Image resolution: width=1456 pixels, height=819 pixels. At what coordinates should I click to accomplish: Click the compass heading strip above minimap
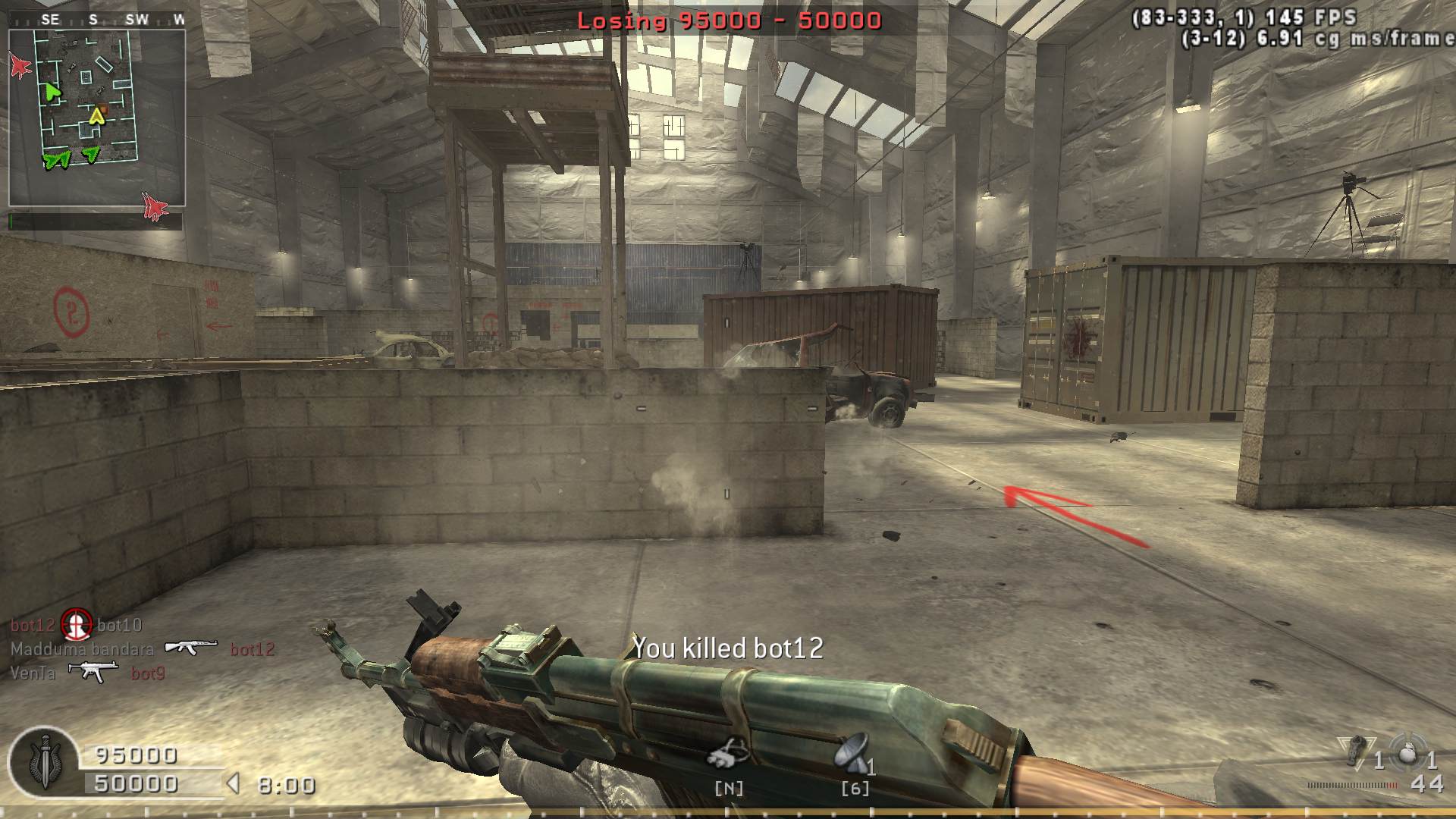(x=97, y=20)
